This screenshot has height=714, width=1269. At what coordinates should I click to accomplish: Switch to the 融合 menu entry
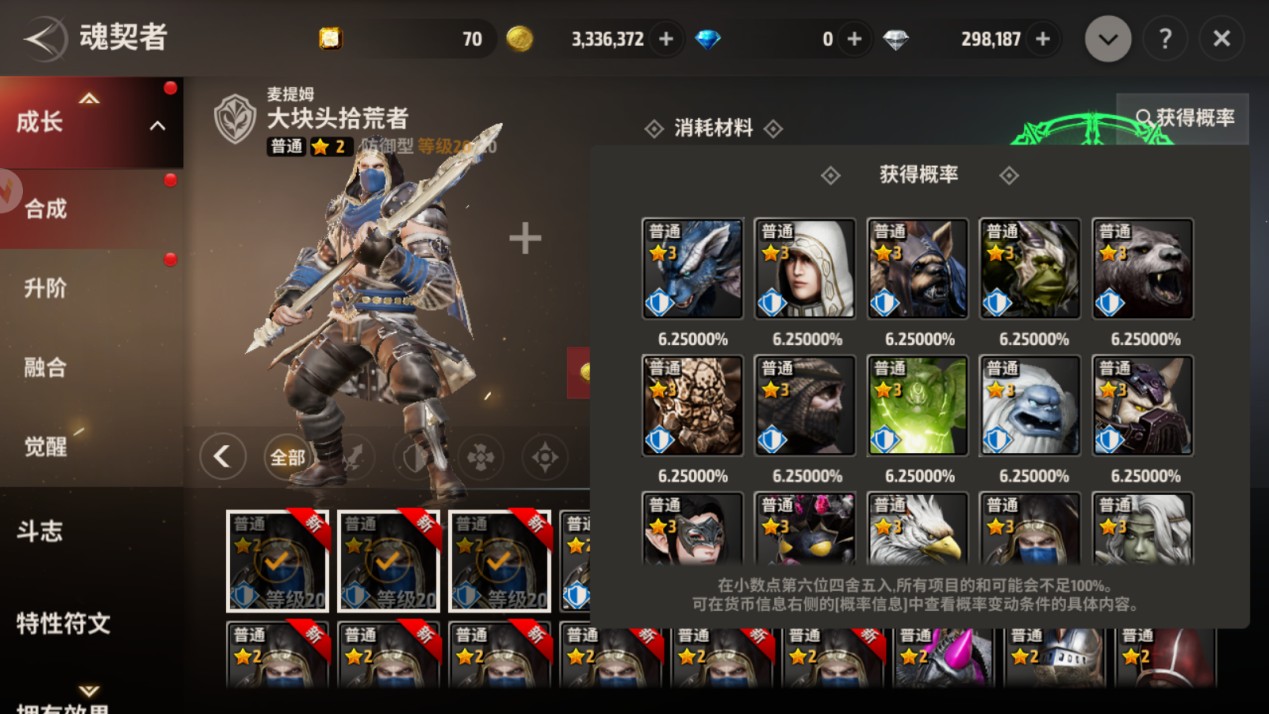click(x=46, y=367)
